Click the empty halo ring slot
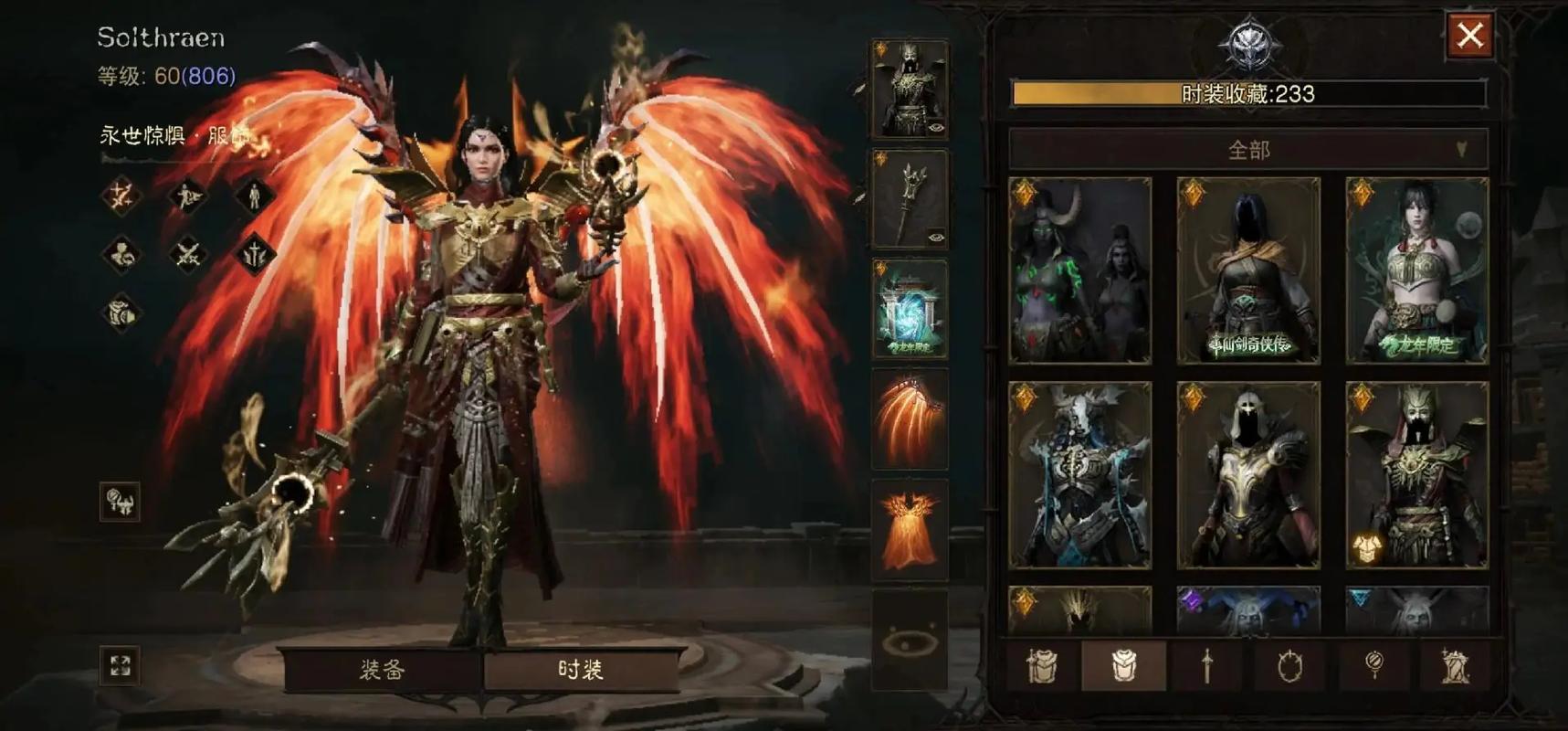Screen dimensions: 1568x731 910,641
